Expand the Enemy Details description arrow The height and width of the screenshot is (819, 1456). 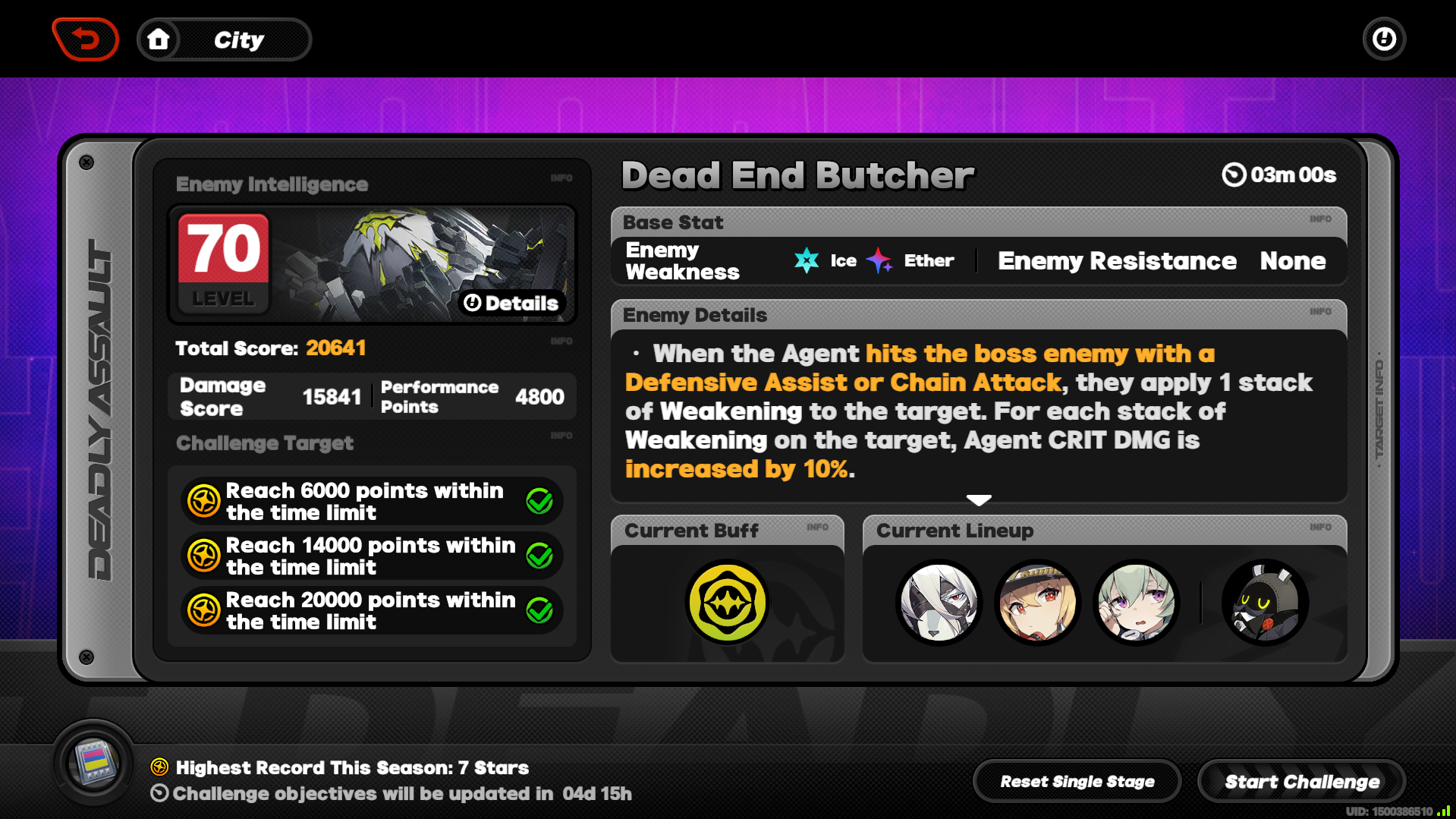(x=979, y=499)
